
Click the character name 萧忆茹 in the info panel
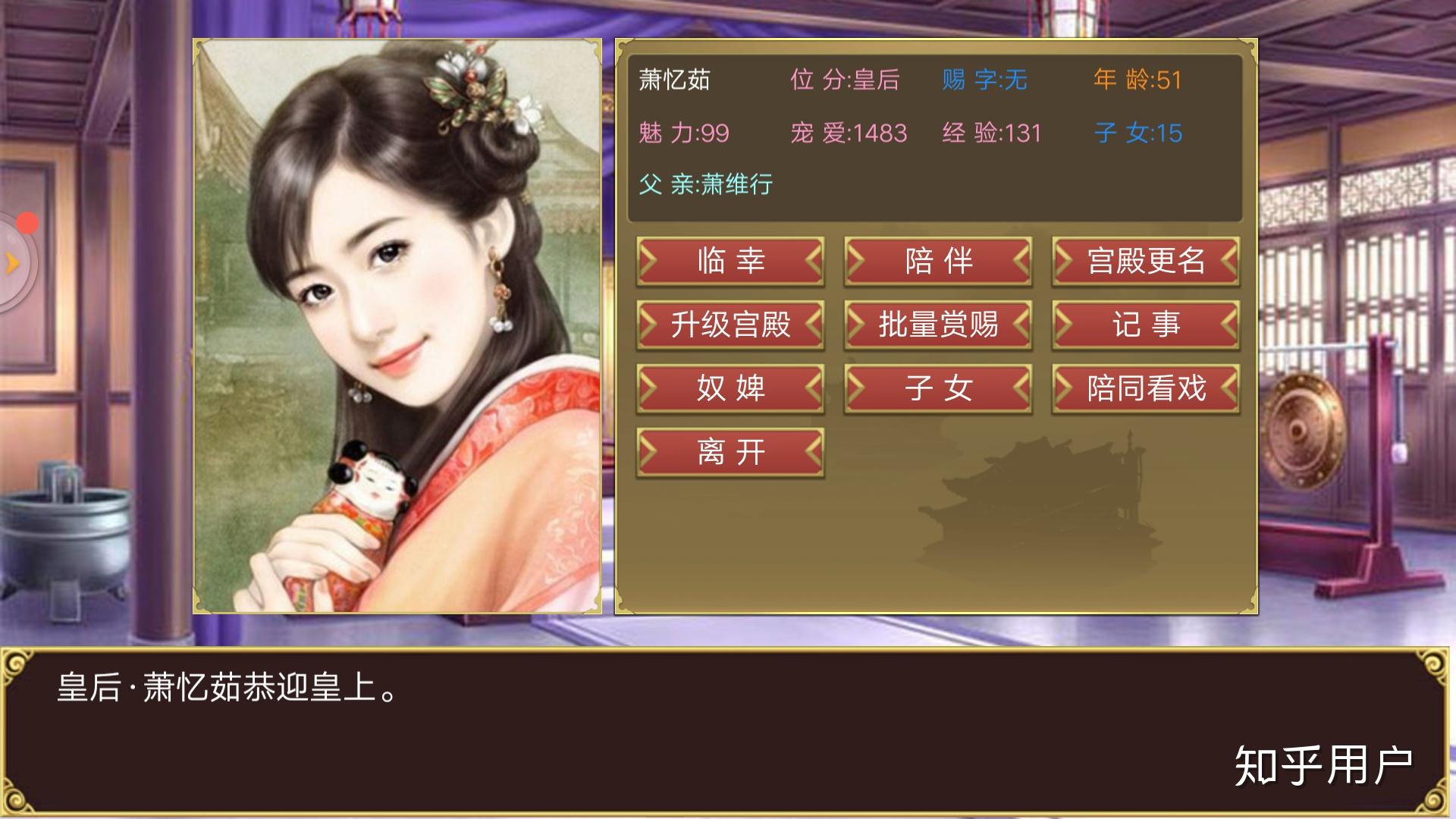coord(673,80)
